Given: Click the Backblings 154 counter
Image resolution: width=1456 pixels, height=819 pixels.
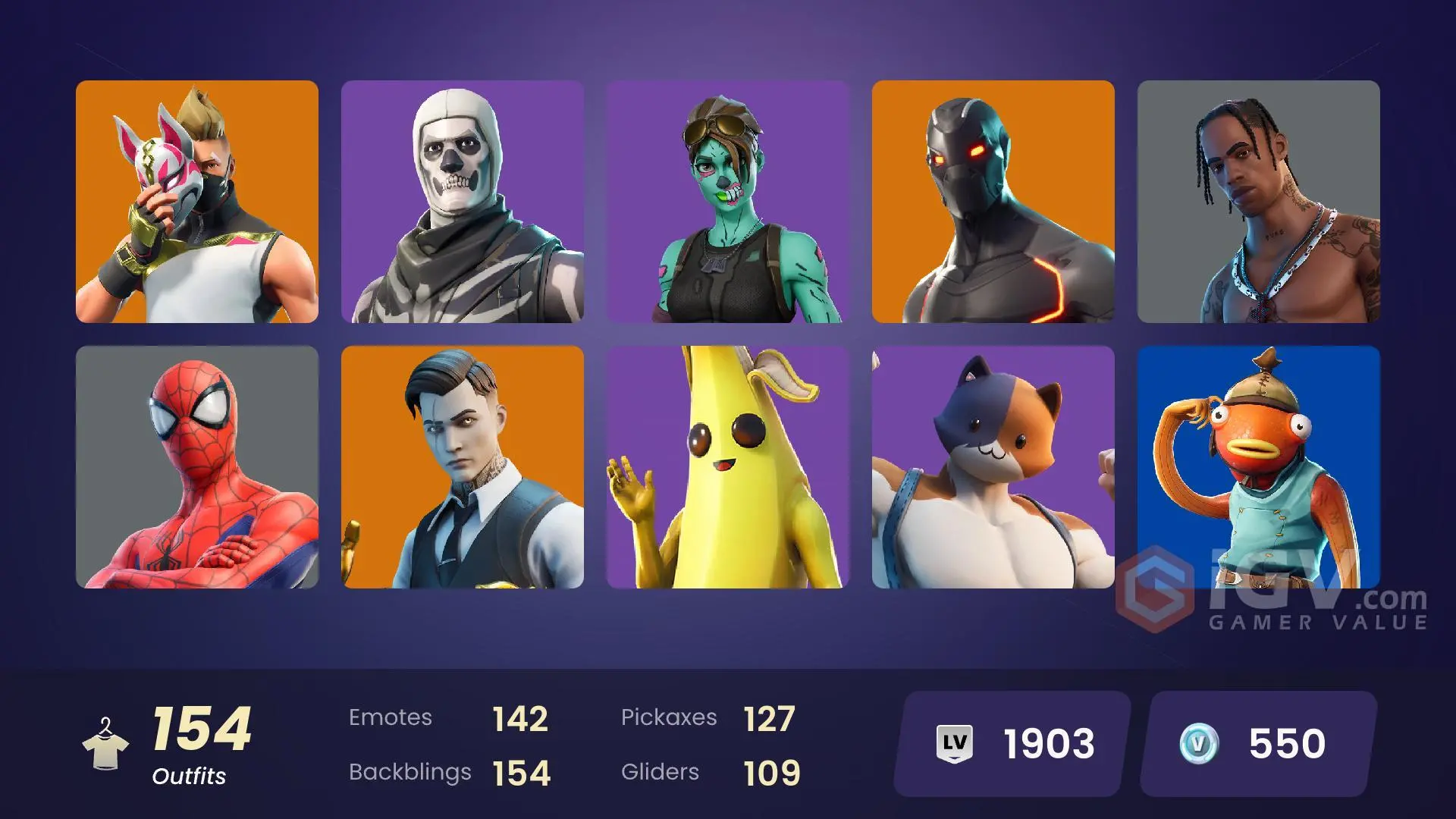Looking at the screenshot, I should (450, 772).
